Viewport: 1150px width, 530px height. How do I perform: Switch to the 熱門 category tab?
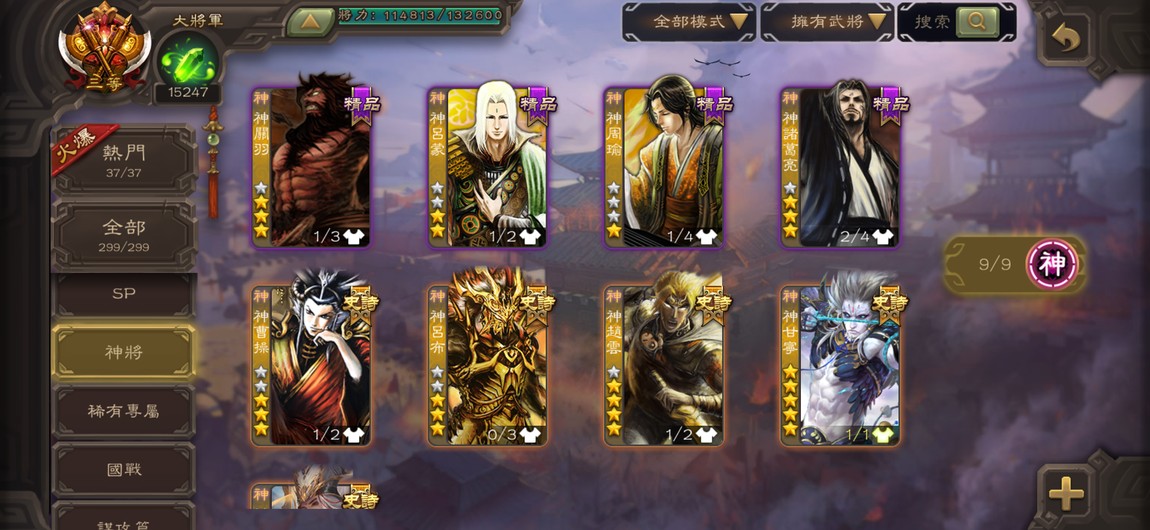124,160
